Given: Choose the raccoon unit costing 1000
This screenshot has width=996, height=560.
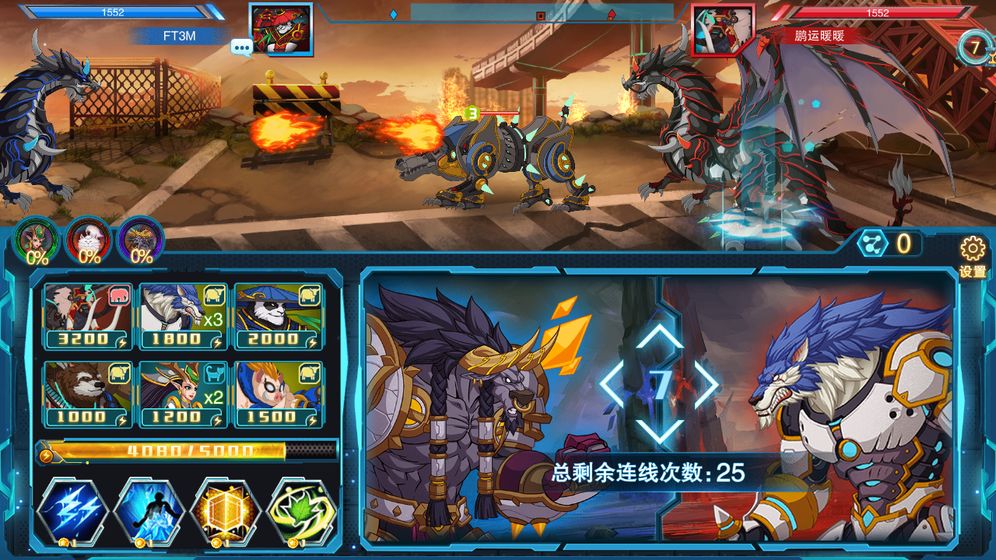Looking at the screenshot, I should point(87,393).
